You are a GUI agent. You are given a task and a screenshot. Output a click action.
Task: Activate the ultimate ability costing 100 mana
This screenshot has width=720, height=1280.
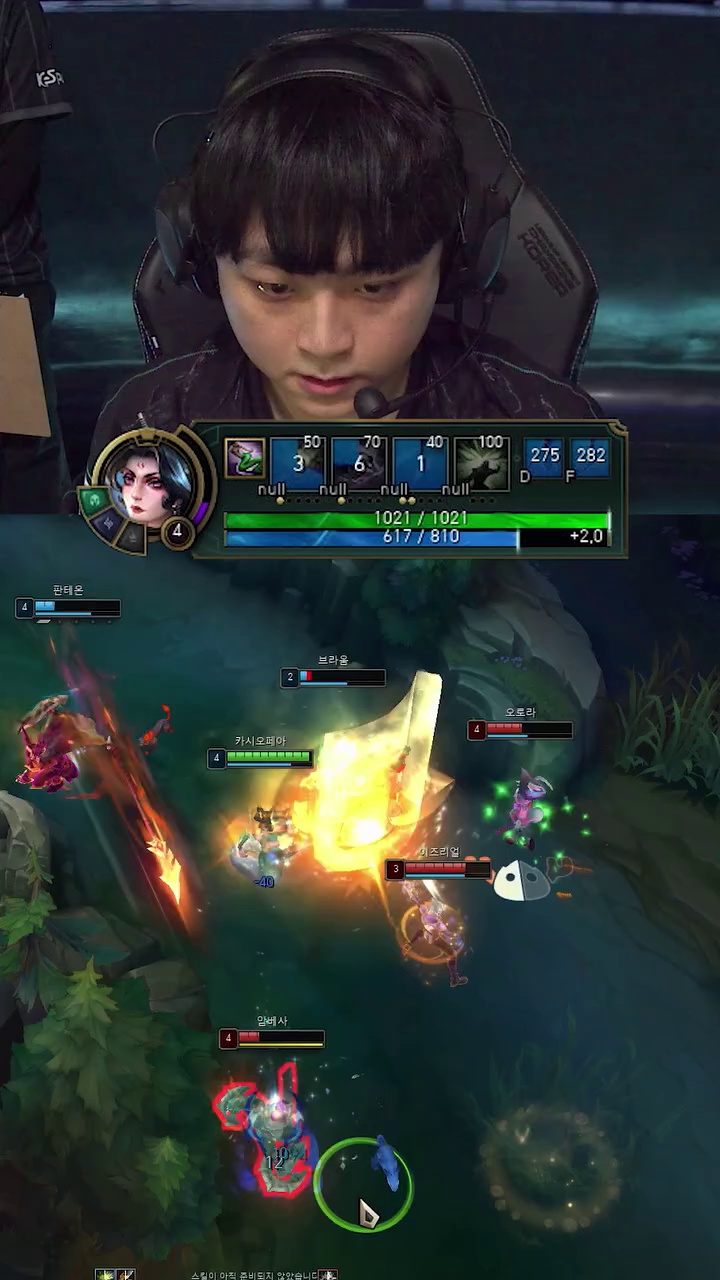481,463
